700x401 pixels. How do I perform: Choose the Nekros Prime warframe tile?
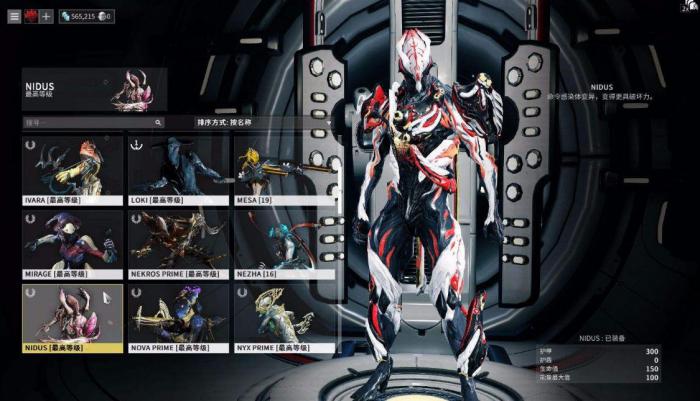tap(178, 244)
